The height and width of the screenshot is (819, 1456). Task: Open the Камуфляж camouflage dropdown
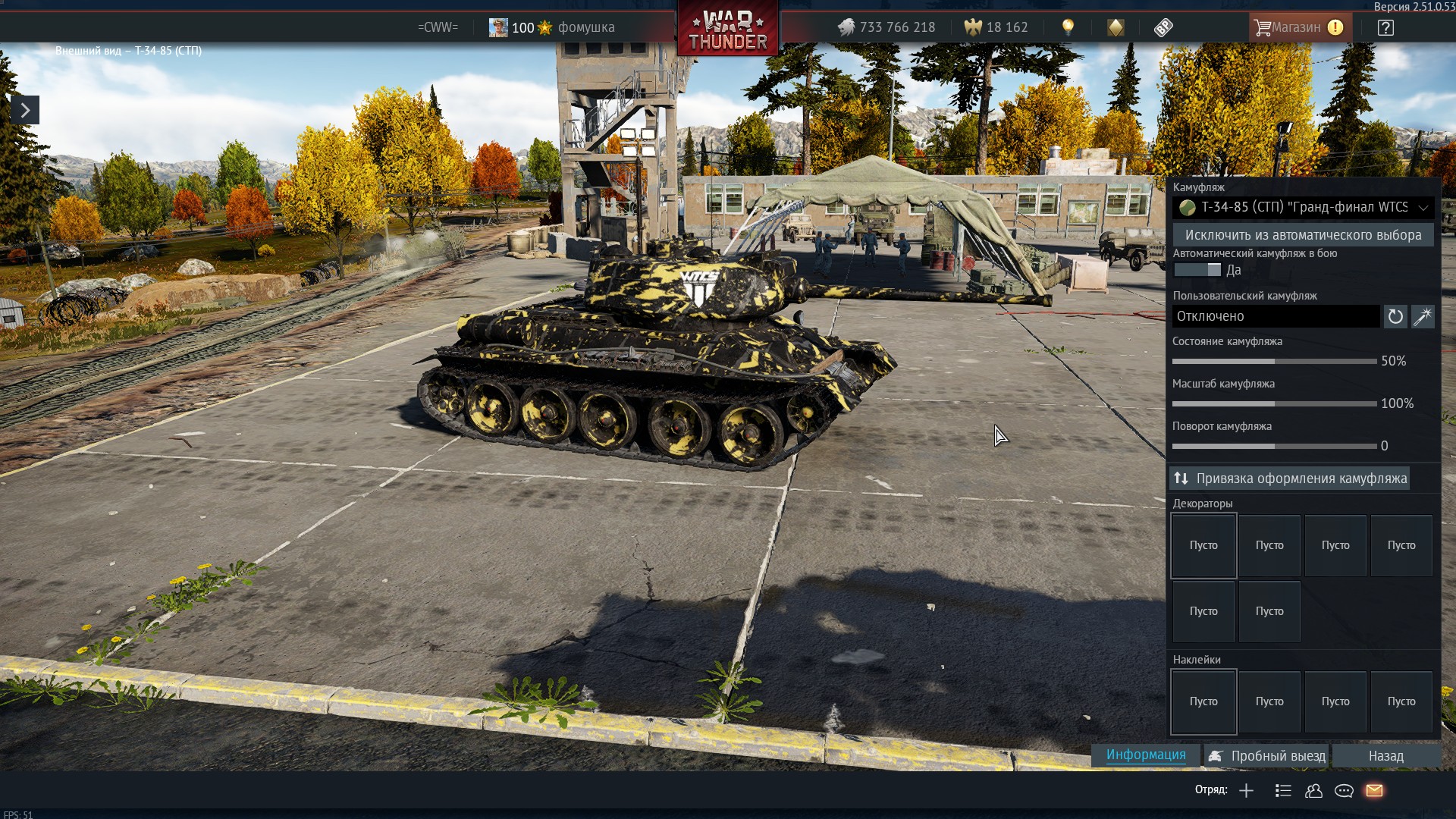pos(1303,207)
